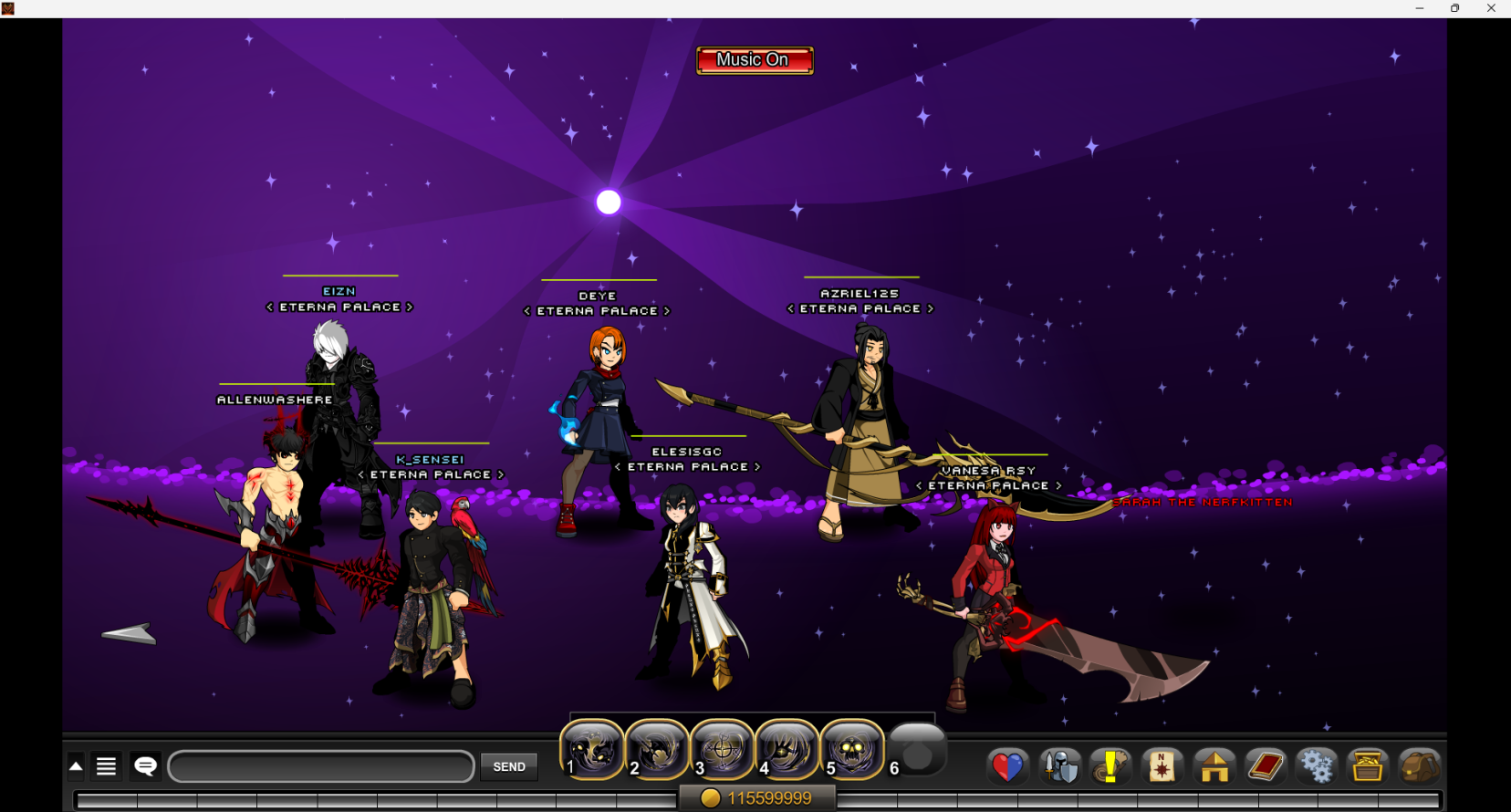Click the SEND chat button
Image resolution: width=1511 pixels, height=812 pixels.
point(509,766)
